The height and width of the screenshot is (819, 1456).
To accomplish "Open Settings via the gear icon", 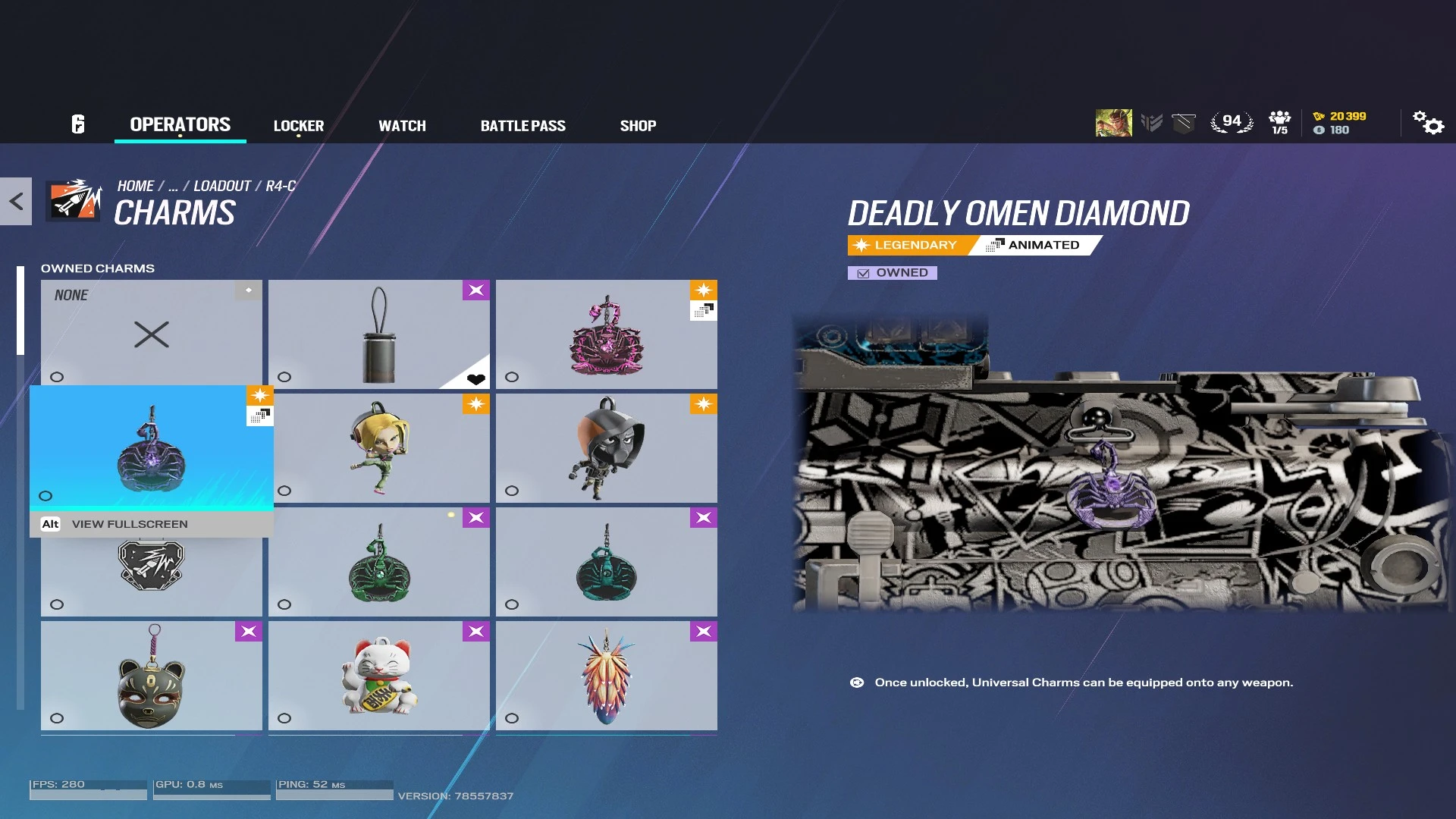I will pos(1429,124).
